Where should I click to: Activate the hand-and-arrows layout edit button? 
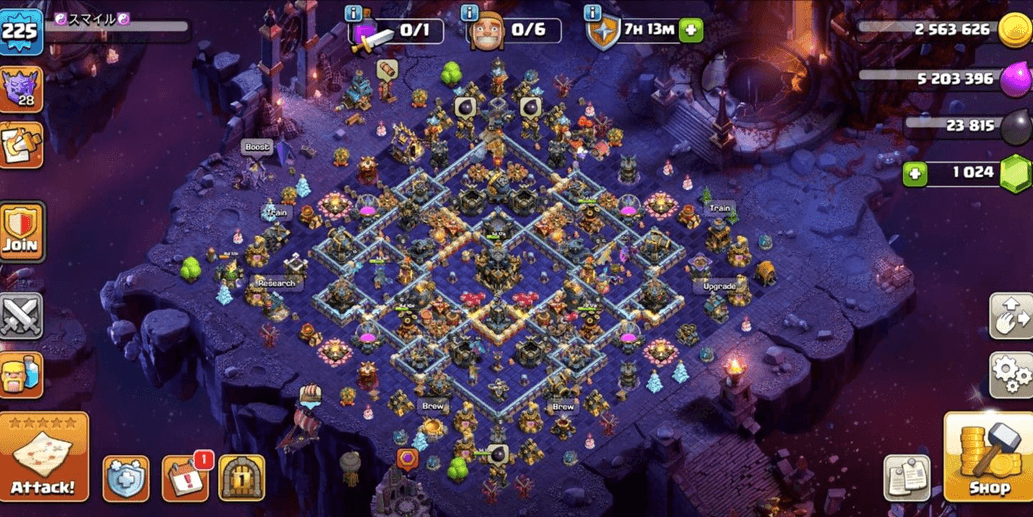point(1010,315)
